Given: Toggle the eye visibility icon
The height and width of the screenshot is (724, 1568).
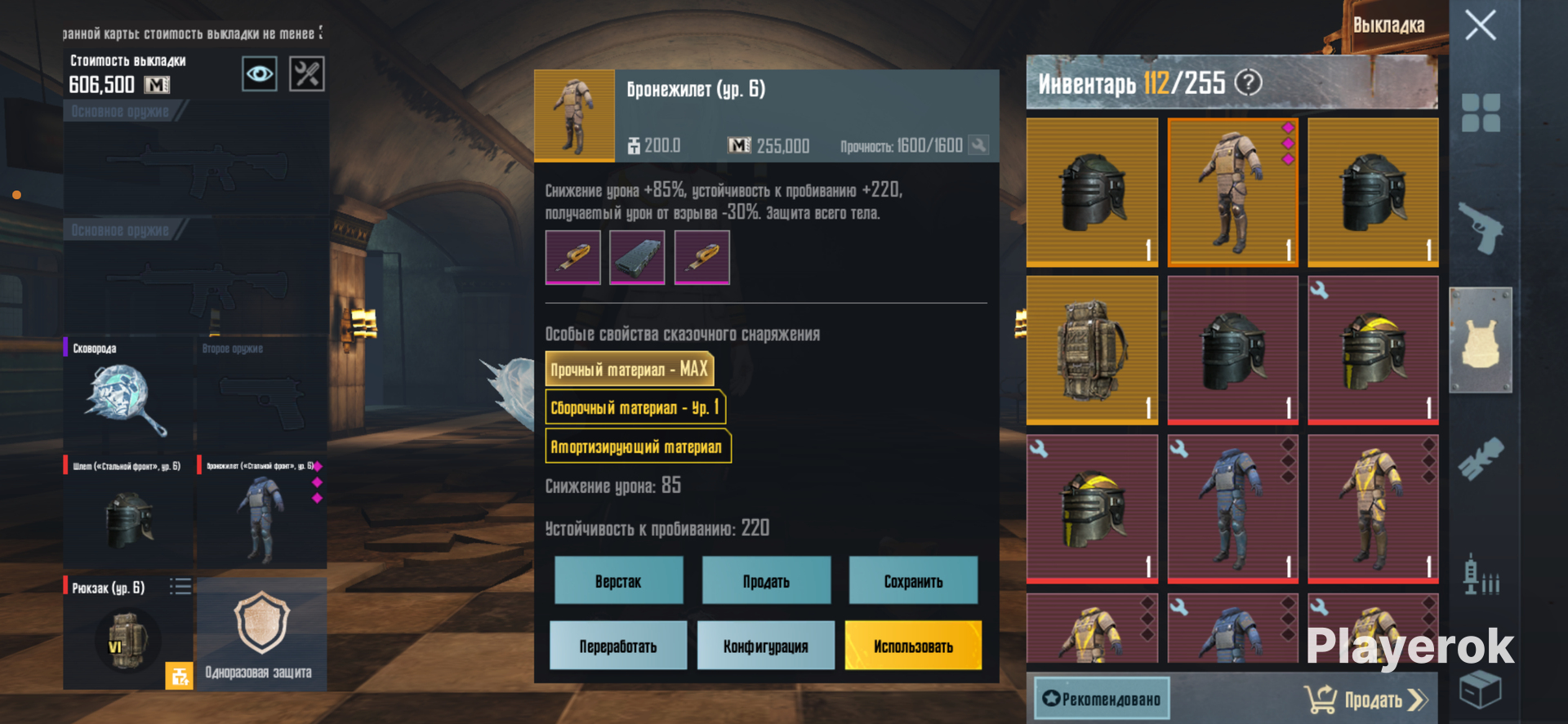Looking at the screenshot, I should click(260, 74).
